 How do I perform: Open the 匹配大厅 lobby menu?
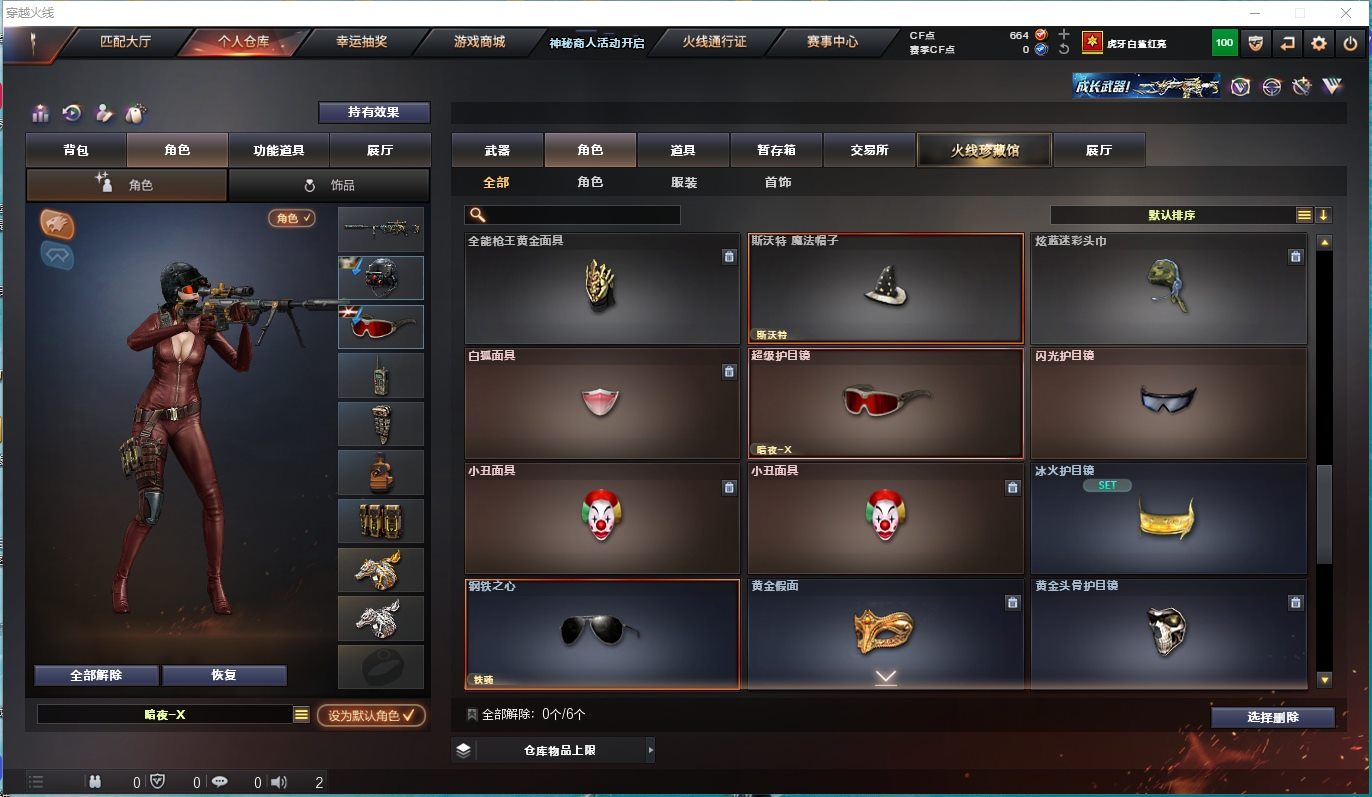[125, 42]
